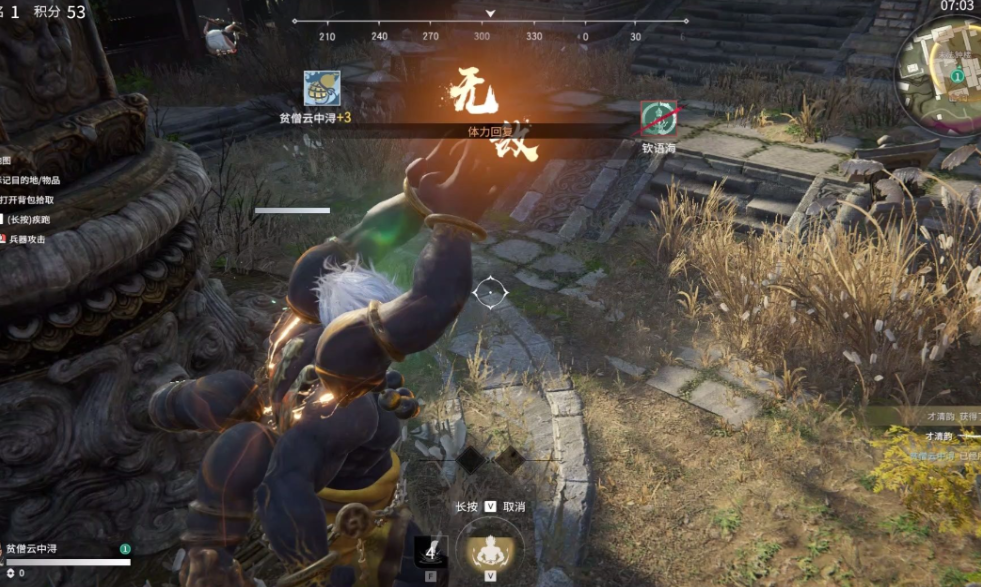
Task: Select the crossed-out 钦语海 player icon
Action: [x=659, y=120]
